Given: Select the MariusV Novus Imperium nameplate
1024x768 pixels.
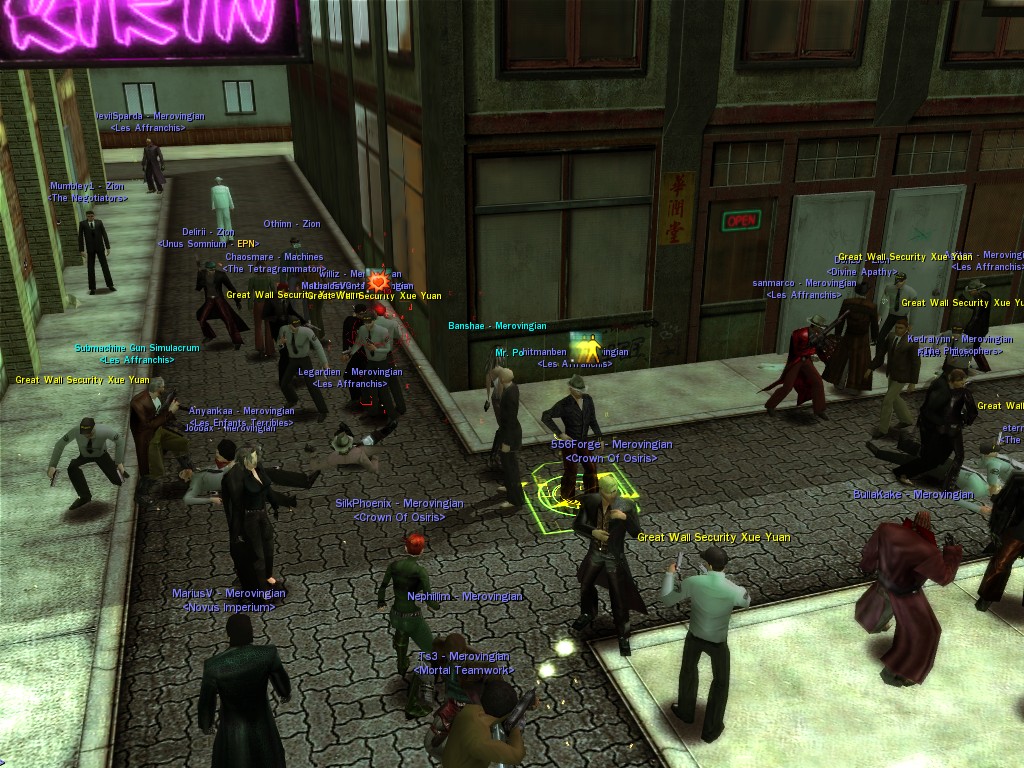Looking at the screenshot, I should 228,594.
